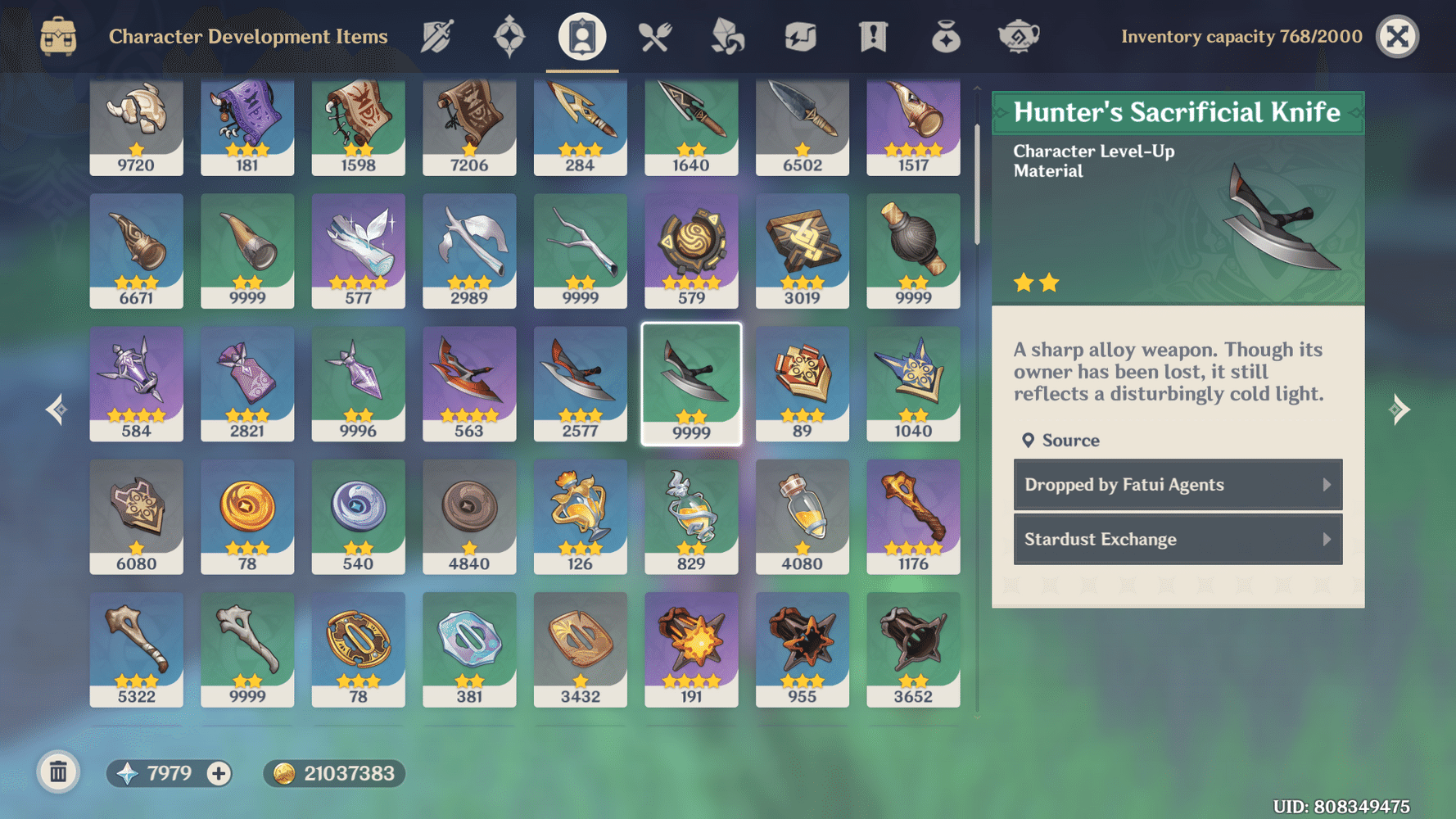This screenshot has width=1456, height=819.
Task: Select the four-star knife with quantity 563
Action: (x=469, y=383)
